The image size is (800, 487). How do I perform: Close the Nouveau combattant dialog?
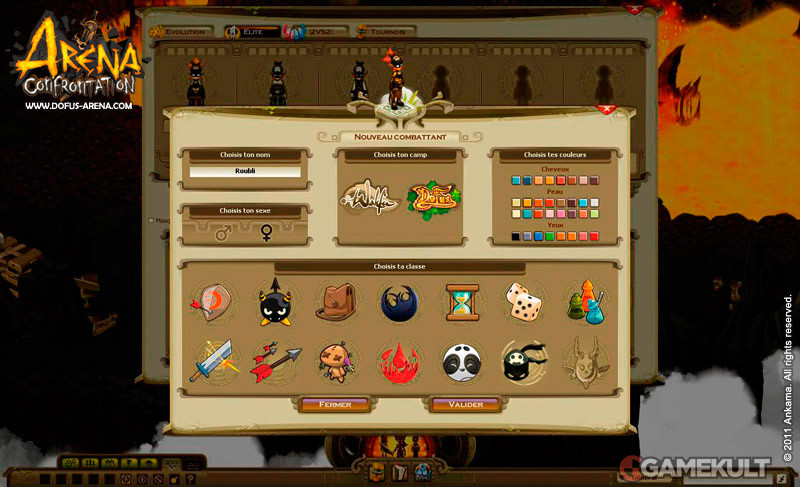click(605, 109)
